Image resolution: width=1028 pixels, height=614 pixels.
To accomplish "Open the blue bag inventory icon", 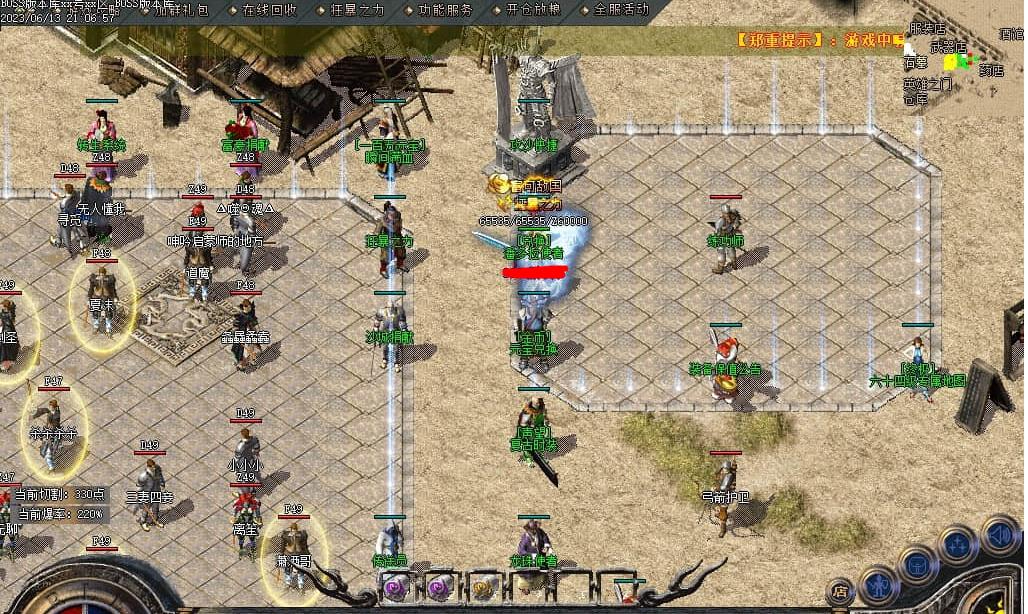I will click(918, 563).
